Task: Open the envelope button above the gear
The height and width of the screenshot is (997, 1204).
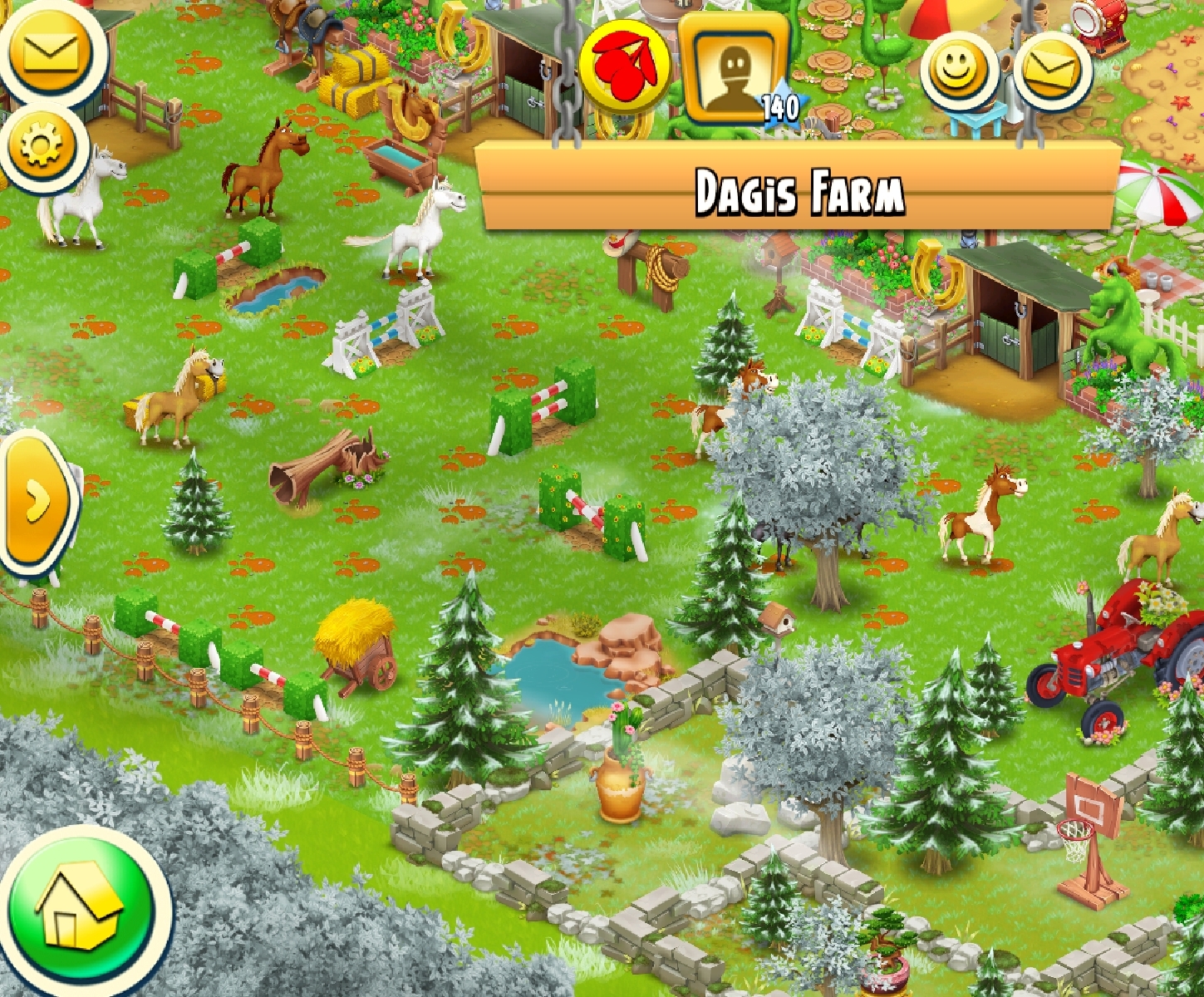Action: 52,52
